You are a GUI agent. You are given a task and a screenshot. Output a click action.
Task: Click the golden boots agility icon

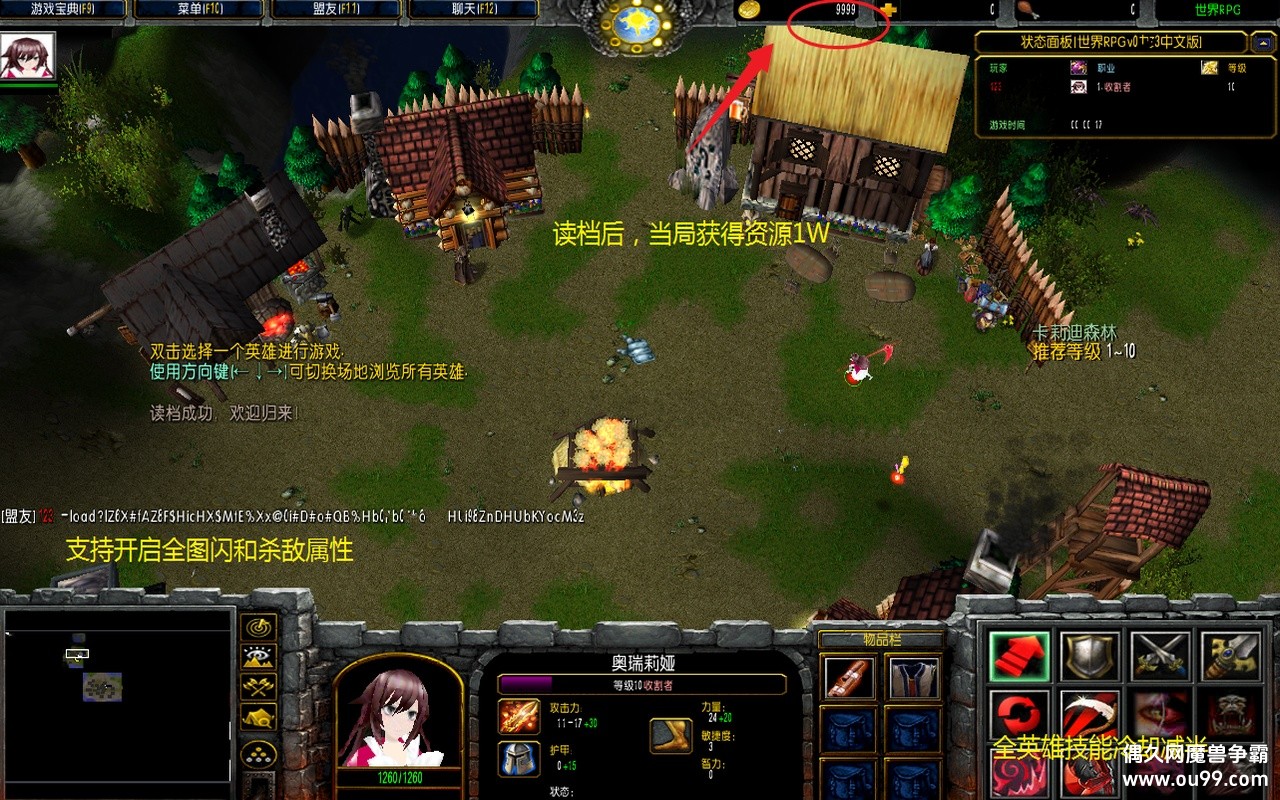[671, 735]
